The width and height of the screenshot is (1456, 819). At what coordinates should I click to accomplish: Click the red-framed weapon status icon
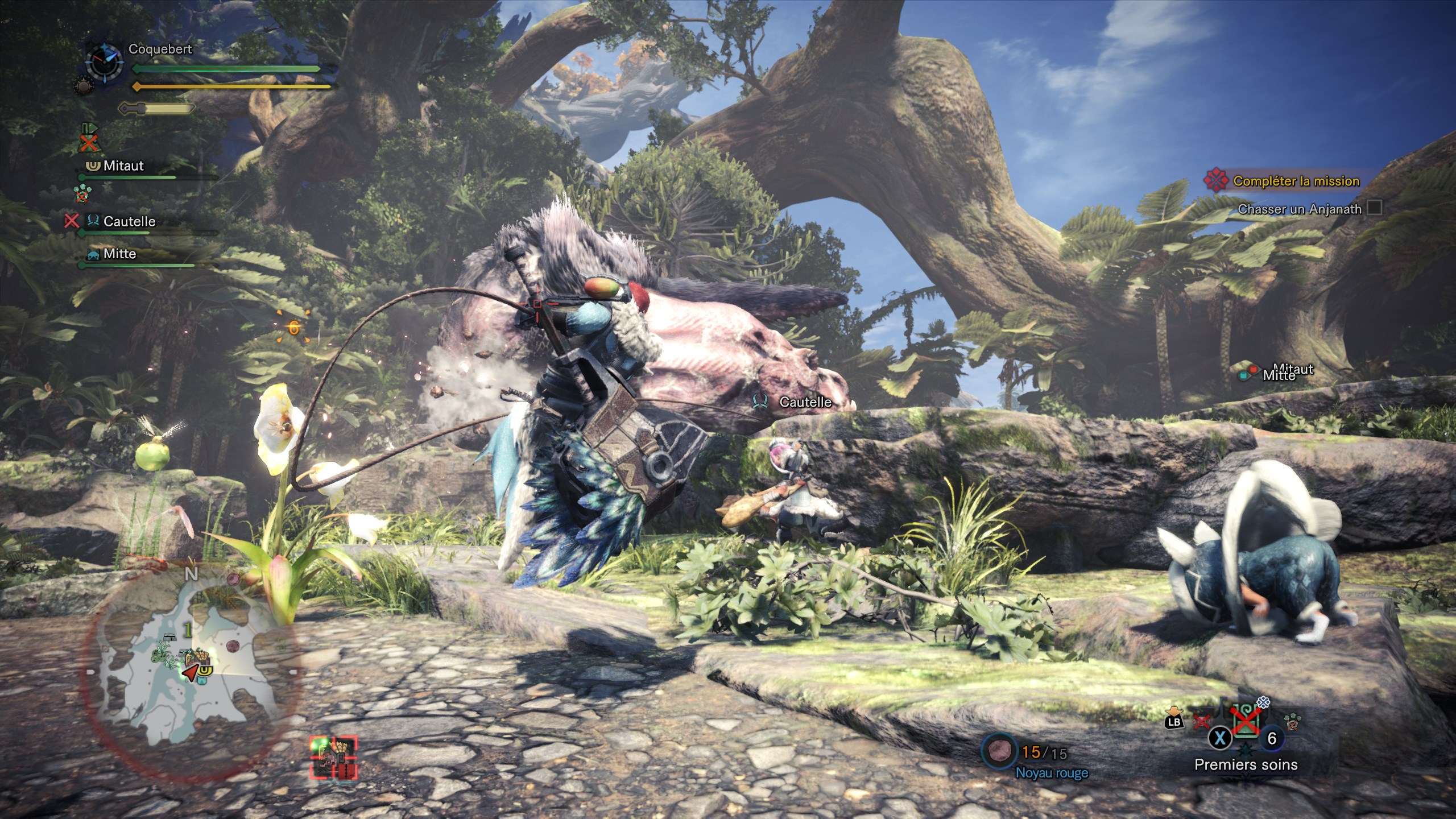[334, 758]
